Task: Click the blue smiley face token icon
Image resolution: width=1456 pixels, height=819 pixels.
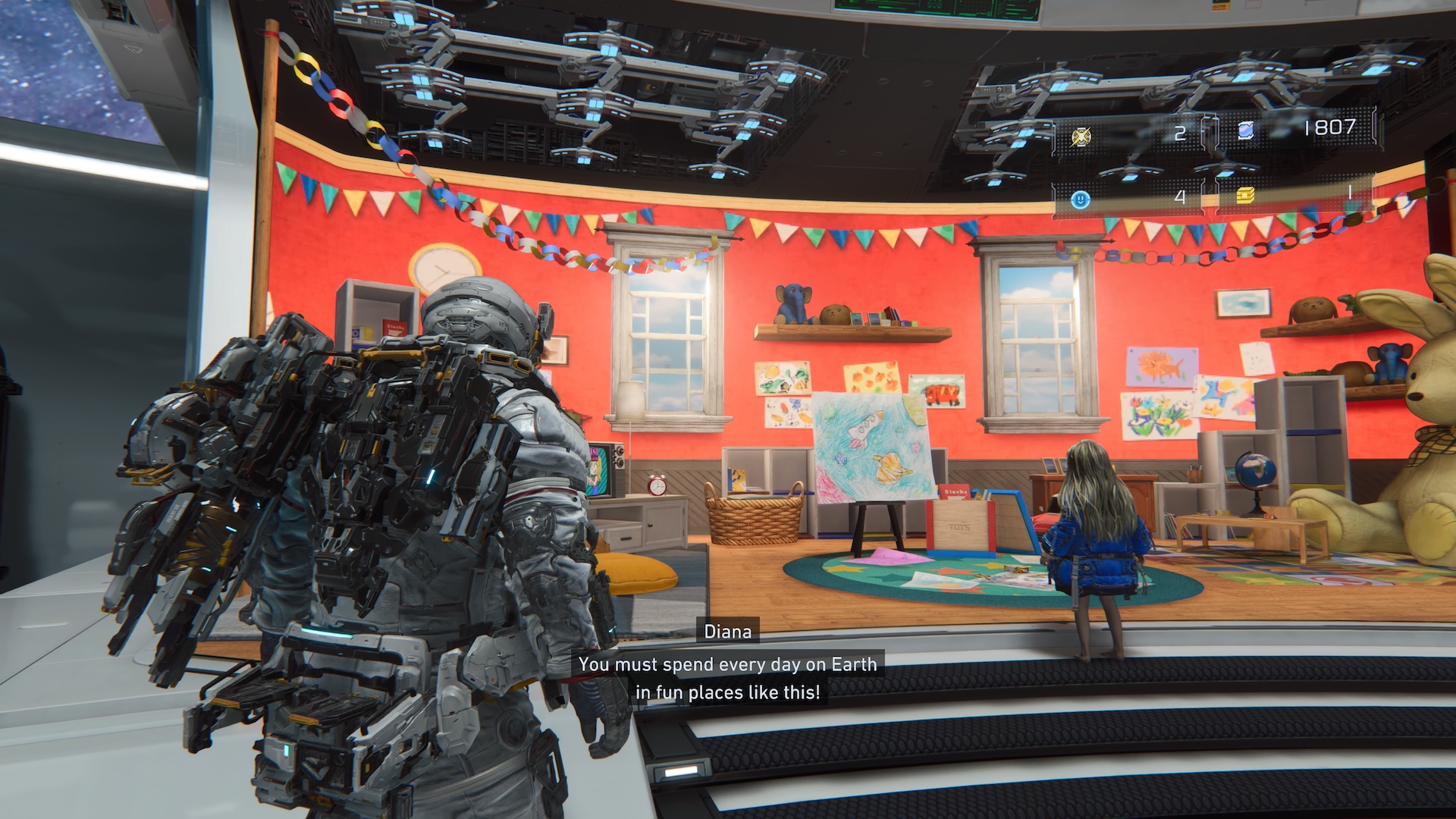Action: coord(1081,199)
